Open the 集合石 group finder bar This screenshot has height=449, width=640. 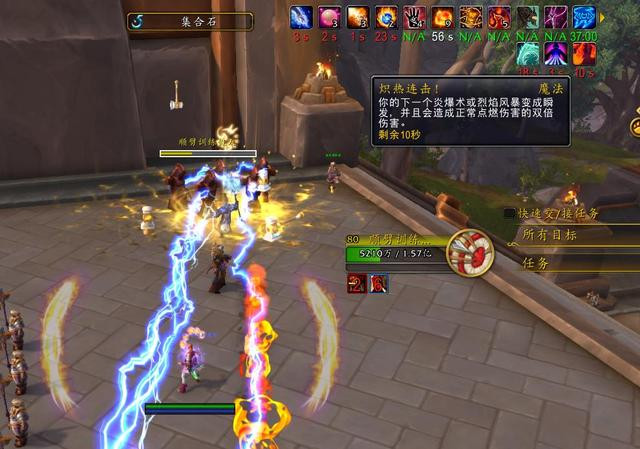[x=190, y=21]
